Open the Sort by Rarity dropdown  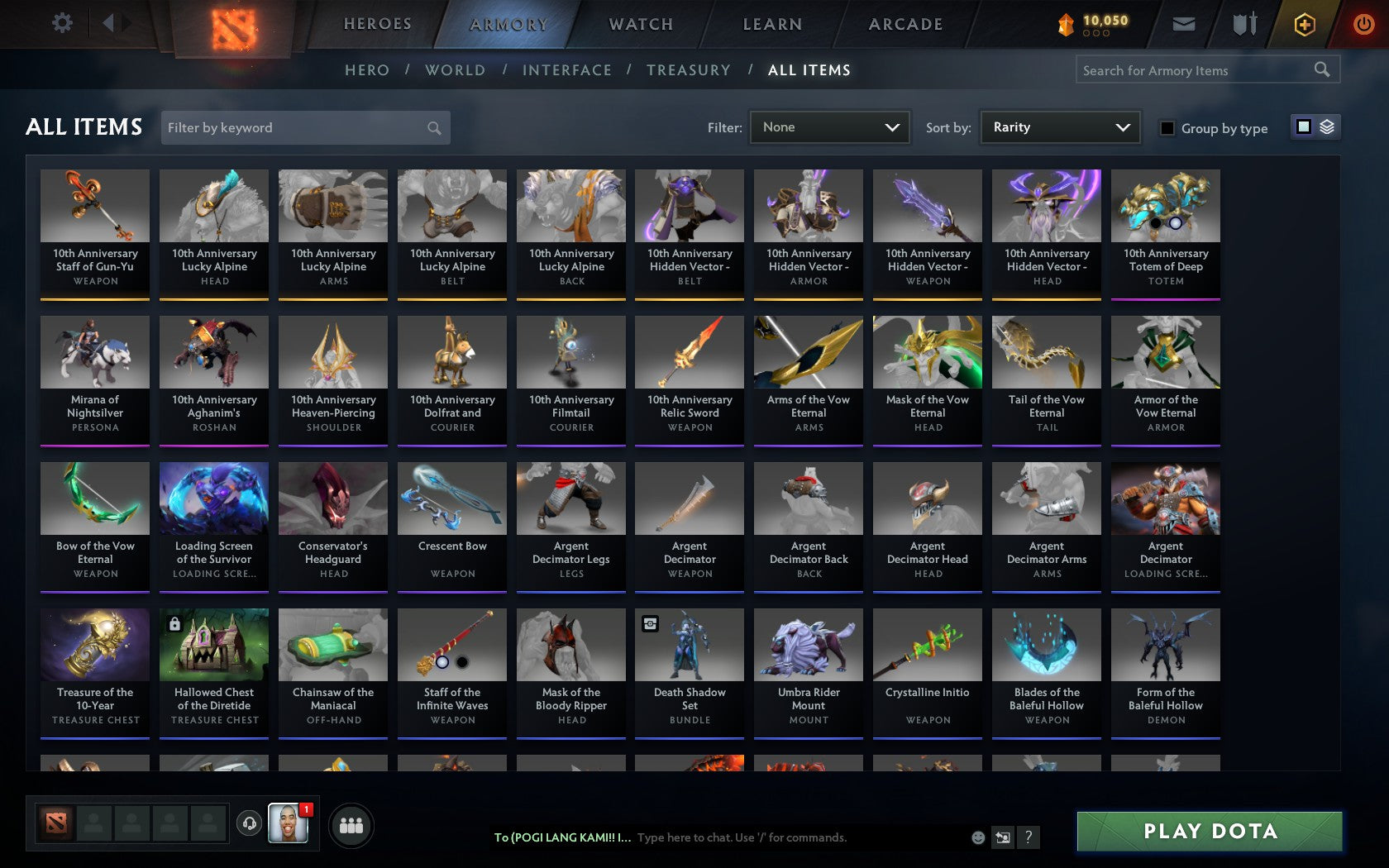click(1059, 127)
